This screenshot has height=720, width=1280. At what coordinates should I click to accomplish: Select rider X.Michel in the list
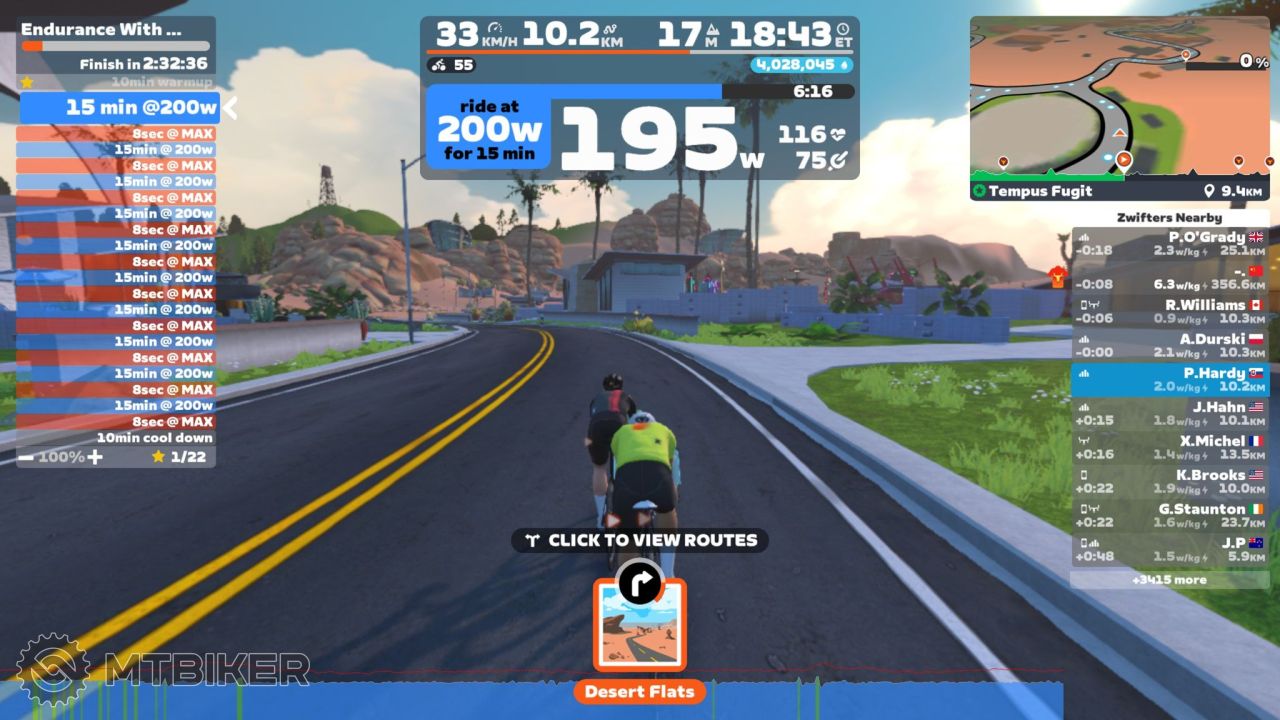click(x=1169, y=448)
